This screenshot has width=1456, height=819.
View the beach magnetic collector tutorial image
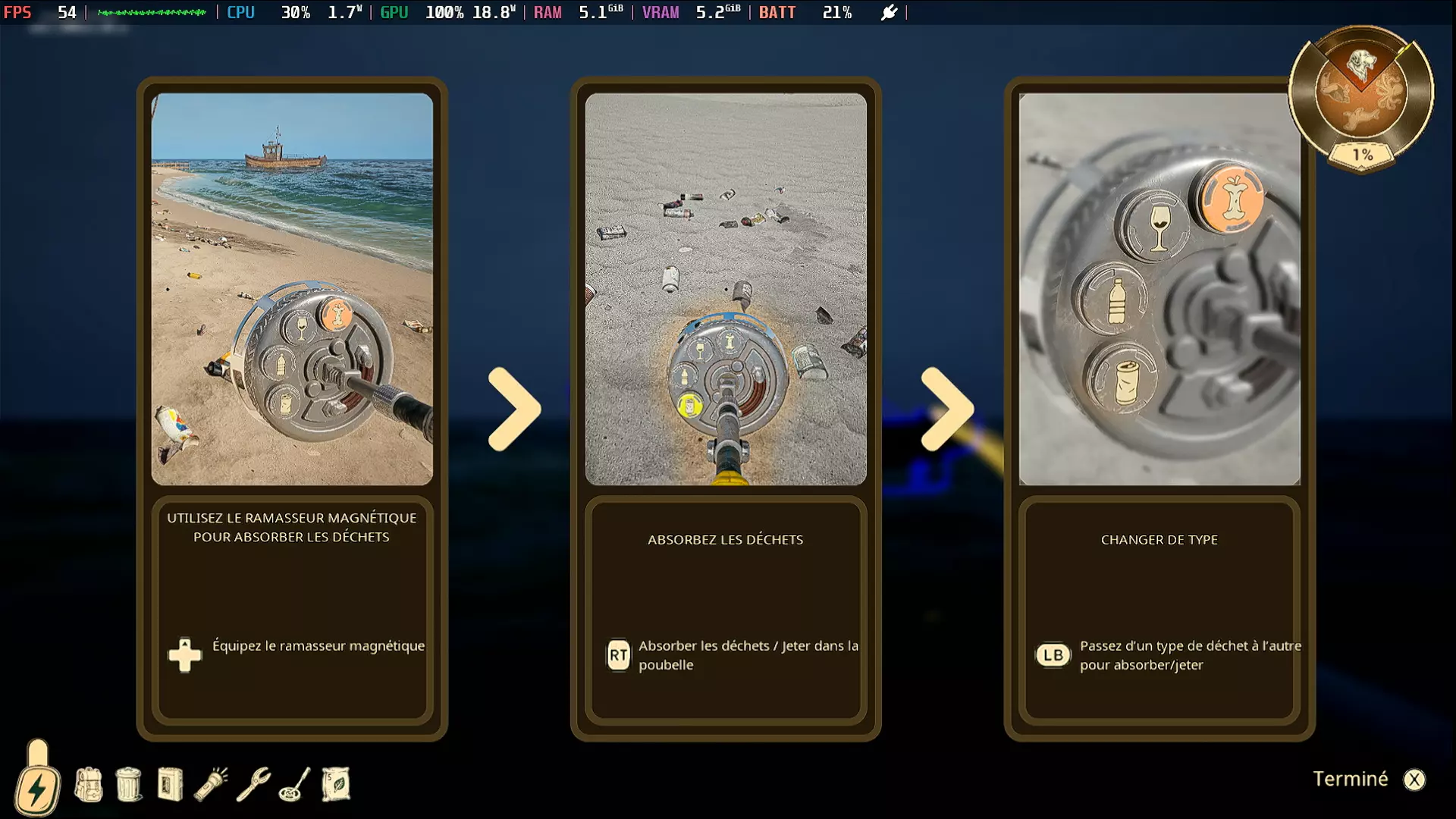click(x=292, y=289)
